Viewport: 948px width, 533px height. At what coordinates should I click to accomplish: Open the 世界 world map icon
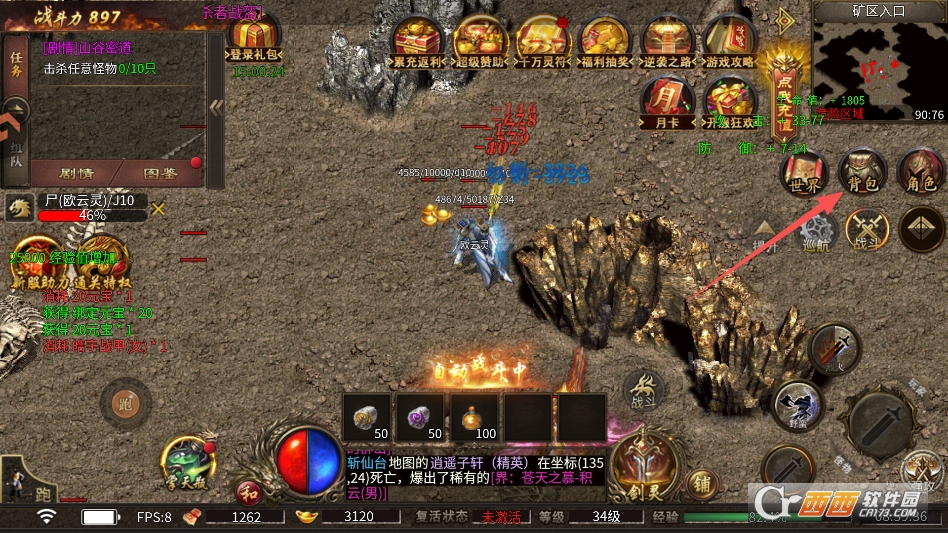[804, 172]
